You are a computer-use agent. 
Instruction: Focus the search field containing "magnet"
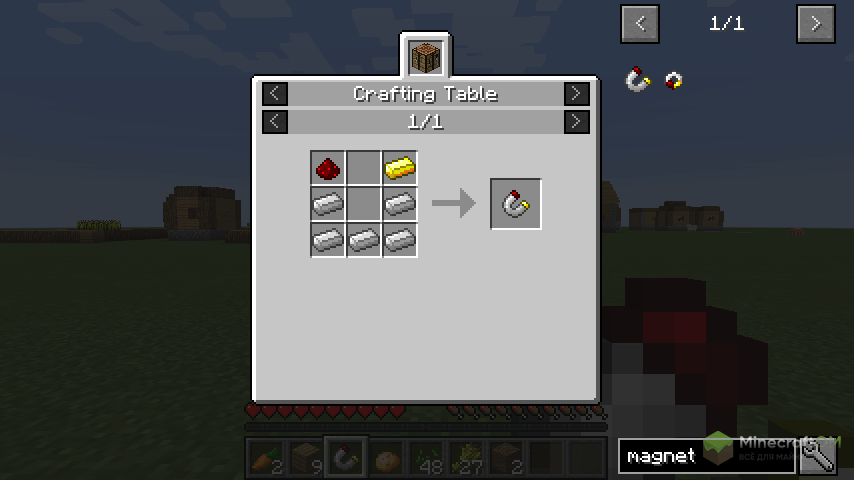pos(705,456)
